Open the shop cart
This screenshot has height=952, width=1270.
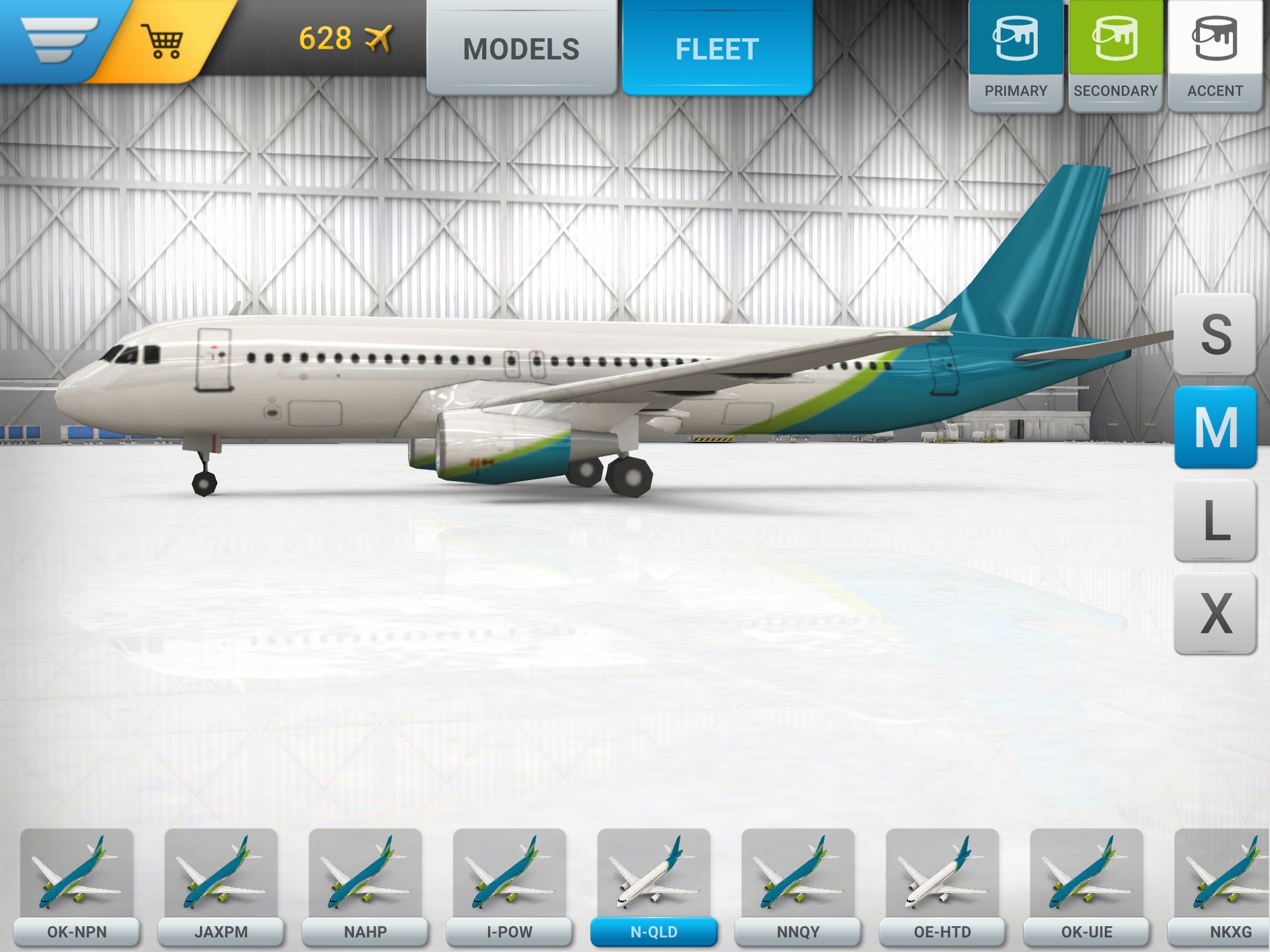tap(163, 40)
